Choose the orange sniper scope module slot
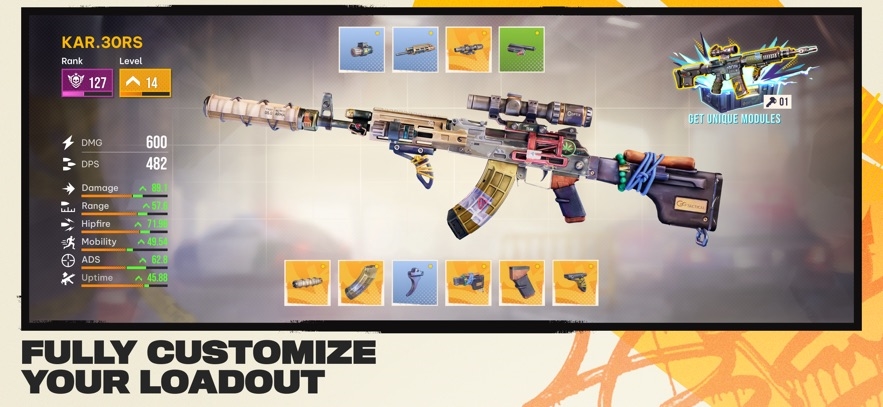 point(468,49)
